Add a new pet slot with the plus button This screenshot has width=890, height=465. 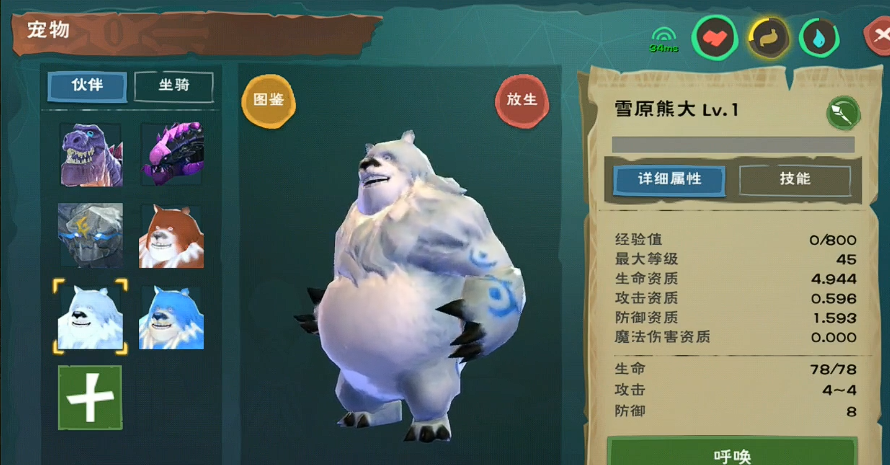click(x=90, y=397)
